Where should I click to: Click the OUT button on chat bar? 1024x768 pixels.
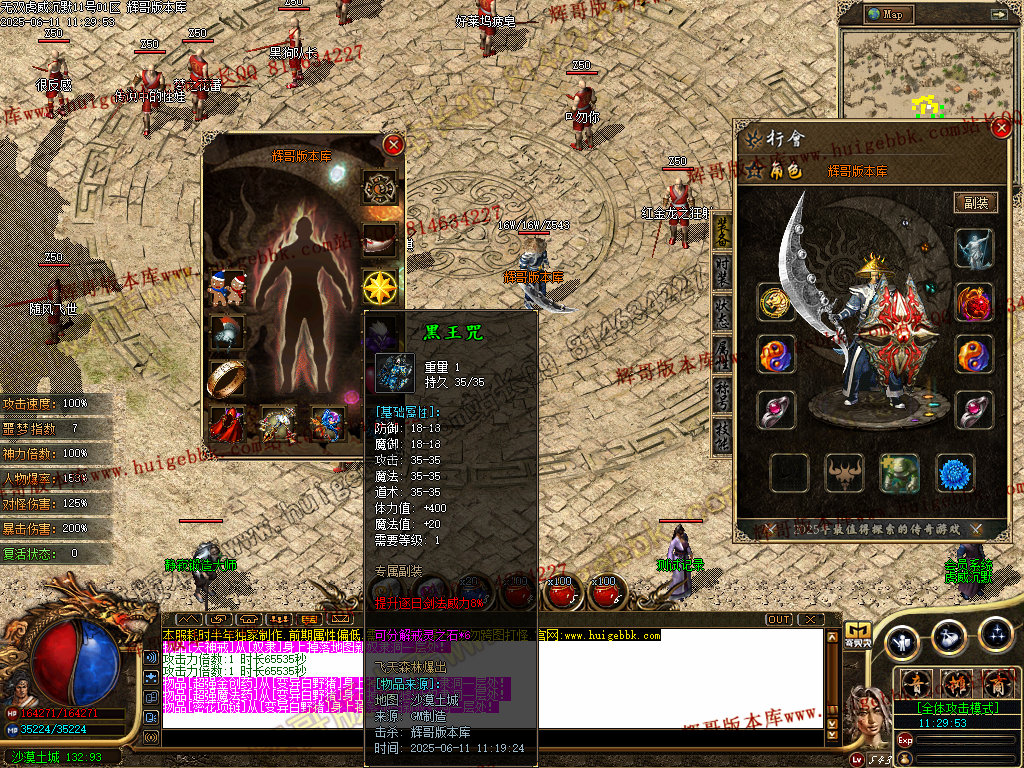point(779,619)
